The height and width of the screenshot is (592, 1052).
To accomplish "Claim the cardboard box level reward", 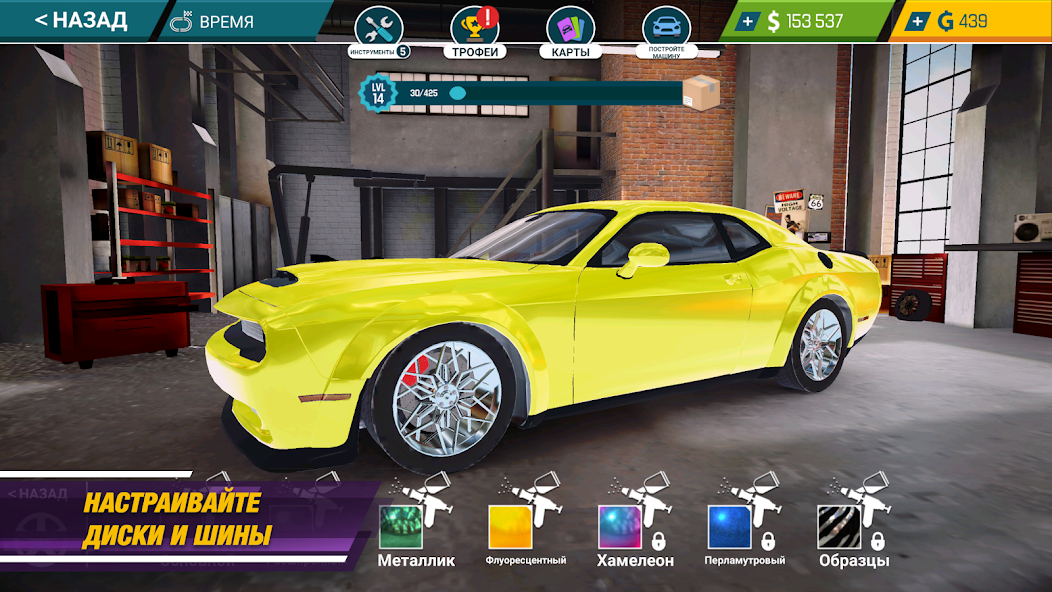I will pyautogui.click(x=701, y=93).
